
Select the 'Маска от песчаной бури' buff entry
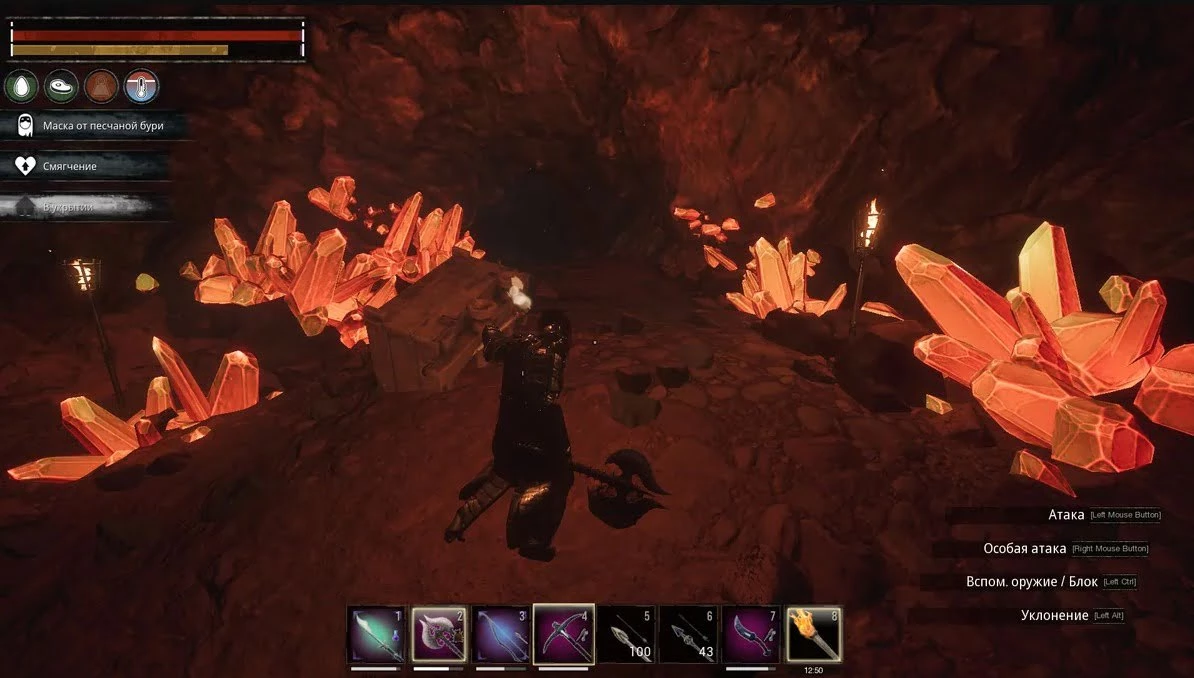90,126
